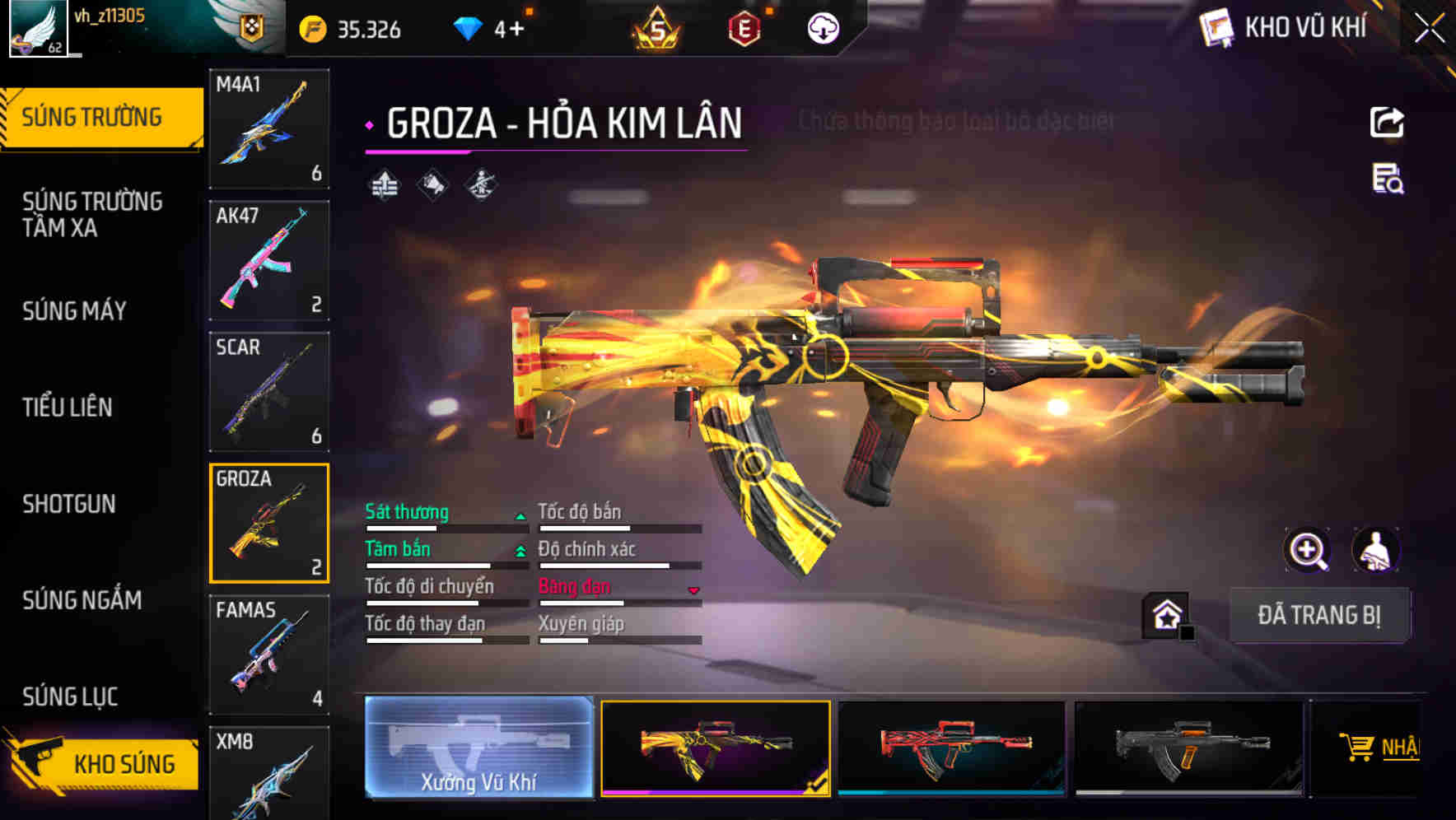Zoom in on the weapon with magnifier icon

[x=1308, y=550]
